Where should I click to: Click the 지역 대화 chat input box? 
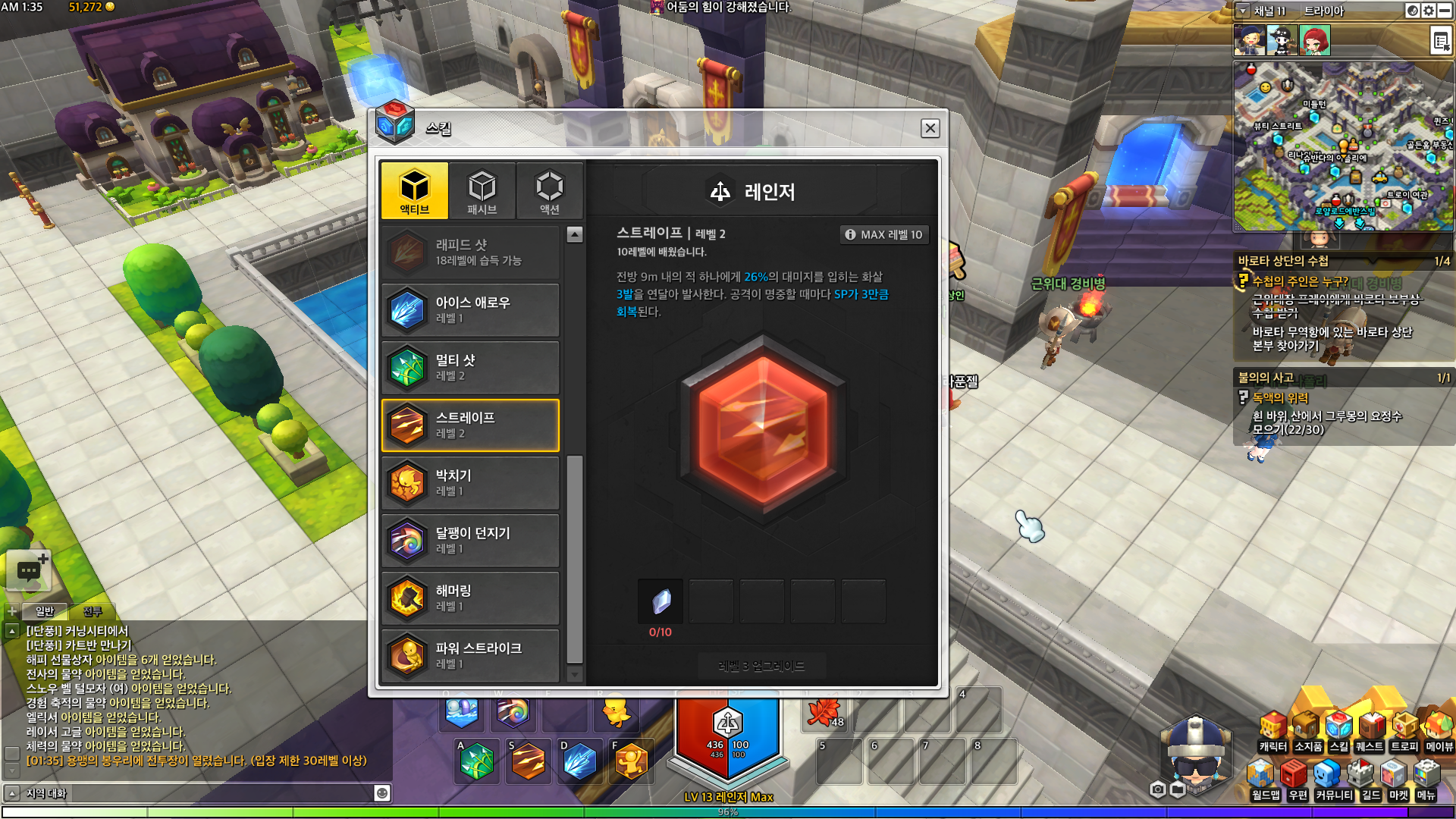pos(197,793)
